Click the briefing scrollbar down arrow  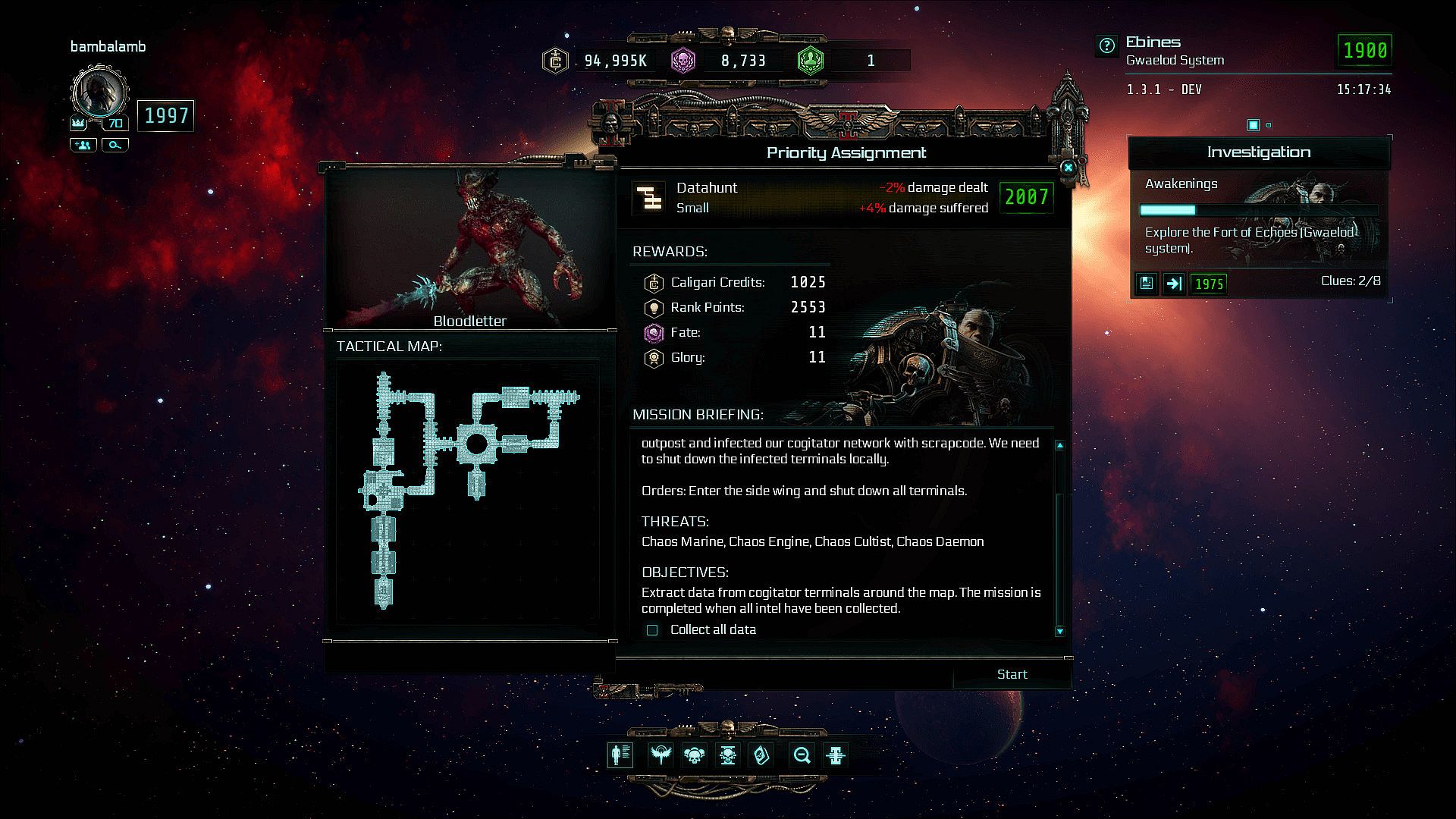tap(1059, 631)
